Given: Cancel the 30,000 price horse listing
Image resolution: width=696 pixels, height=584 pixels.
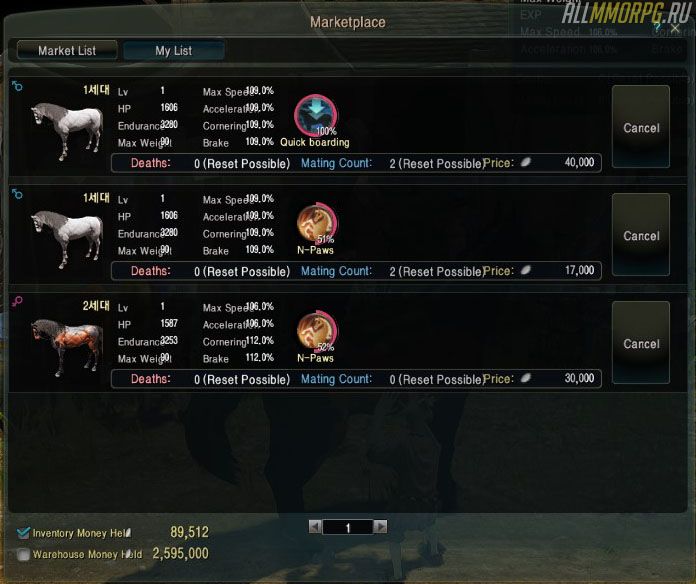Looking at the screenshot, I should coord(641,343).
